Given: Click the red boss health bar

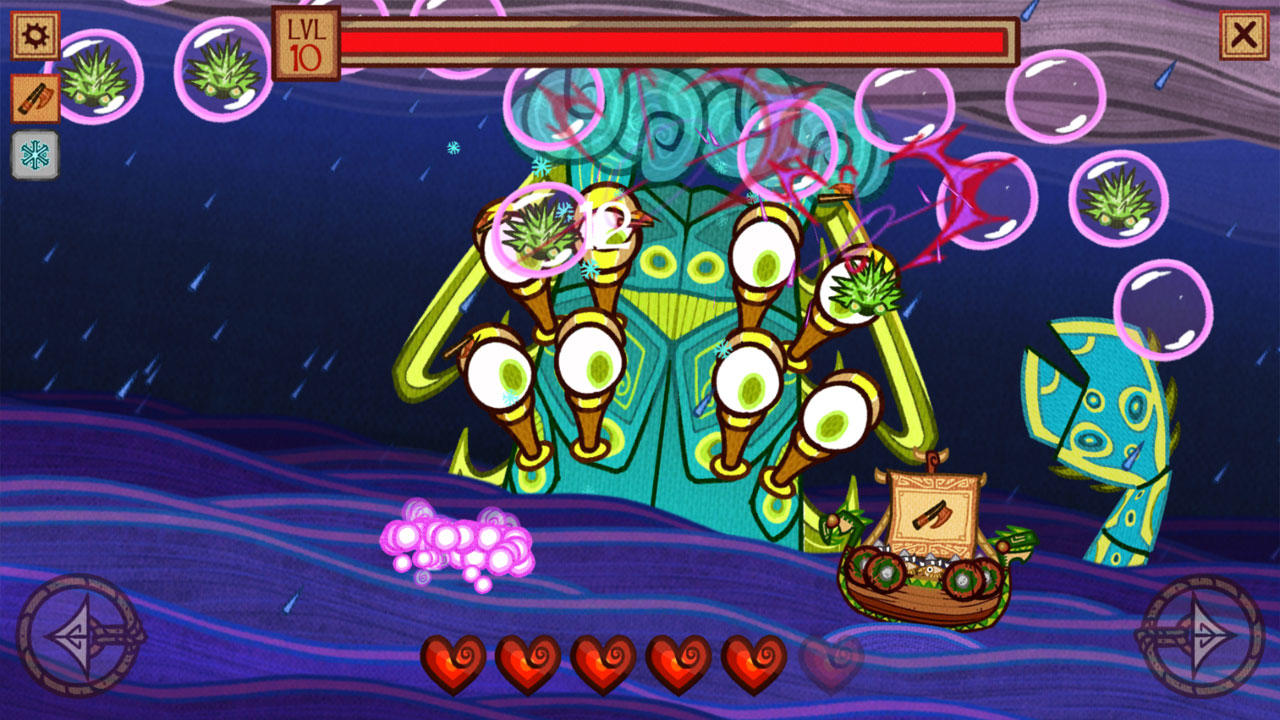Looking at the screenshot, I should tap(680, 40).
